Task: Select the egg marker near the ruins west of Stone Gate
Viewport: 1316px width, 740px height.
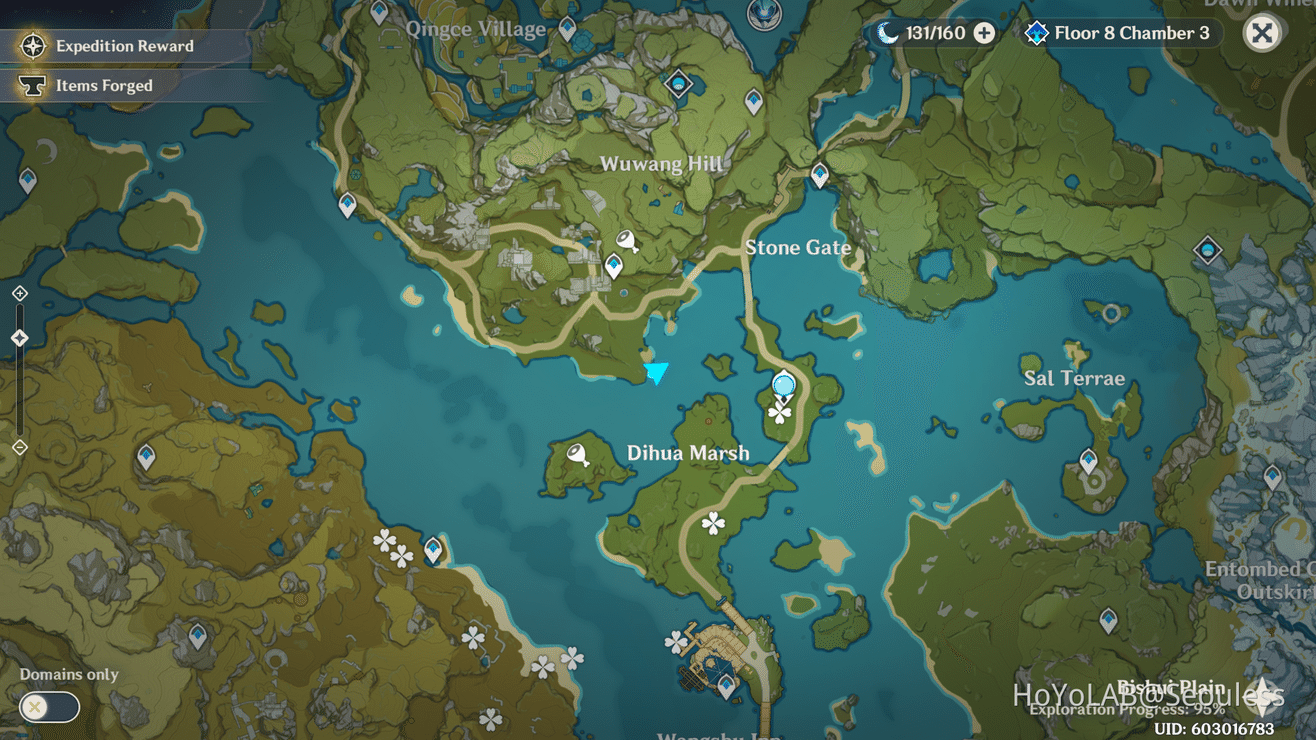Action: coord(627,240)
